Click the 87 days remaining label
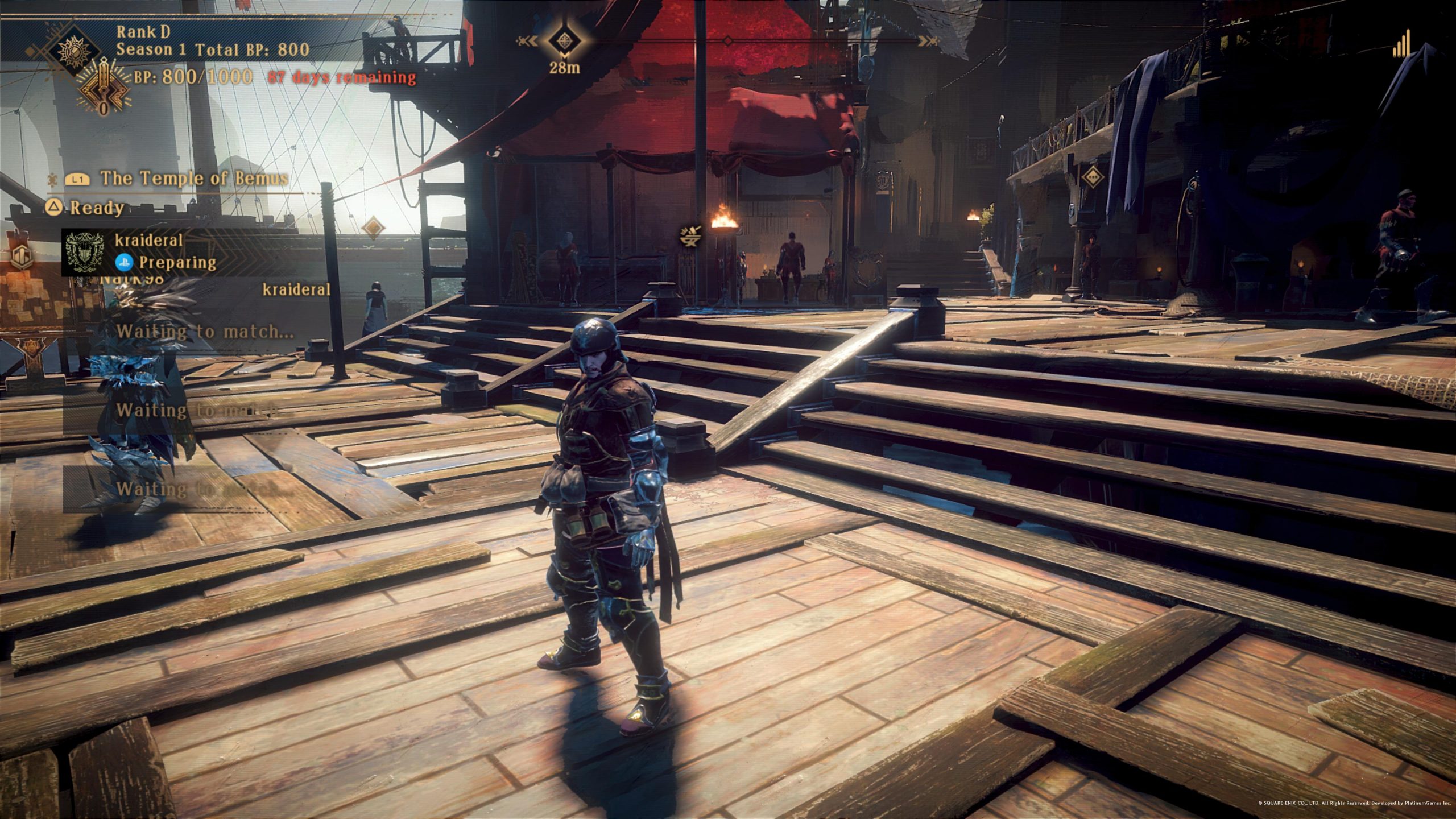 tap(341, 78)
